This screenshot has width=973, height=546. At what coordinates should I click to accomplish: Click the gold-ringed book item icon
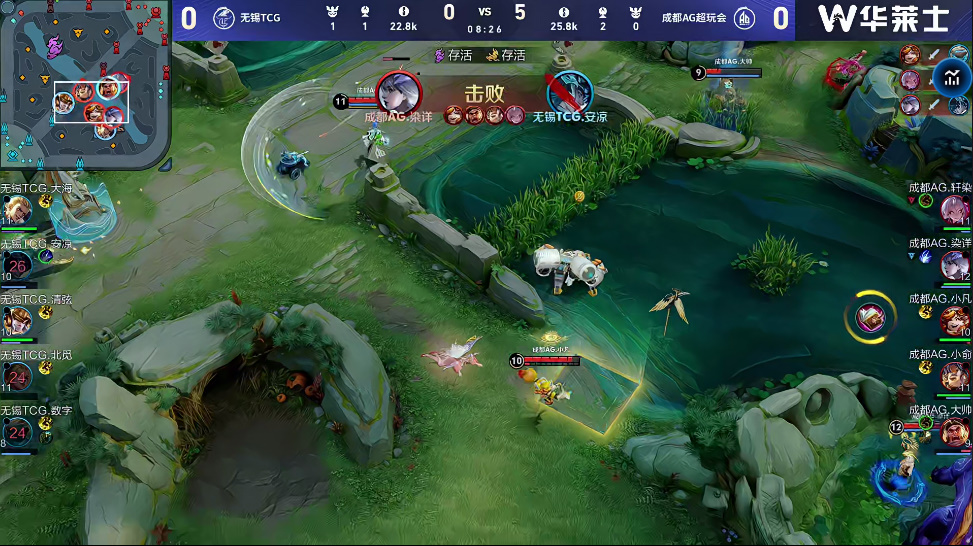[870, 318]
